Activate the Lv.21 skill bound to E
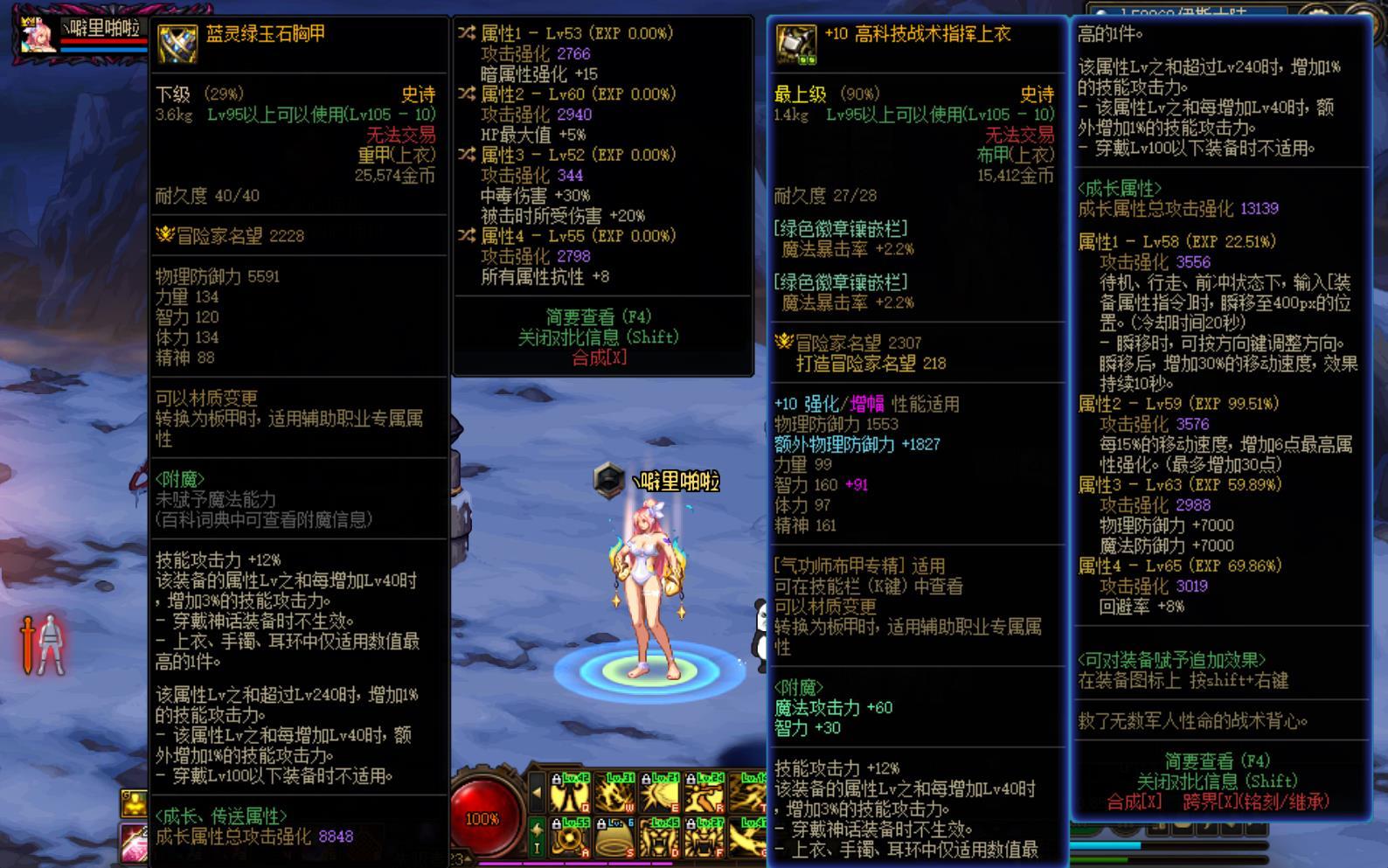 click(x=659, y=795)
